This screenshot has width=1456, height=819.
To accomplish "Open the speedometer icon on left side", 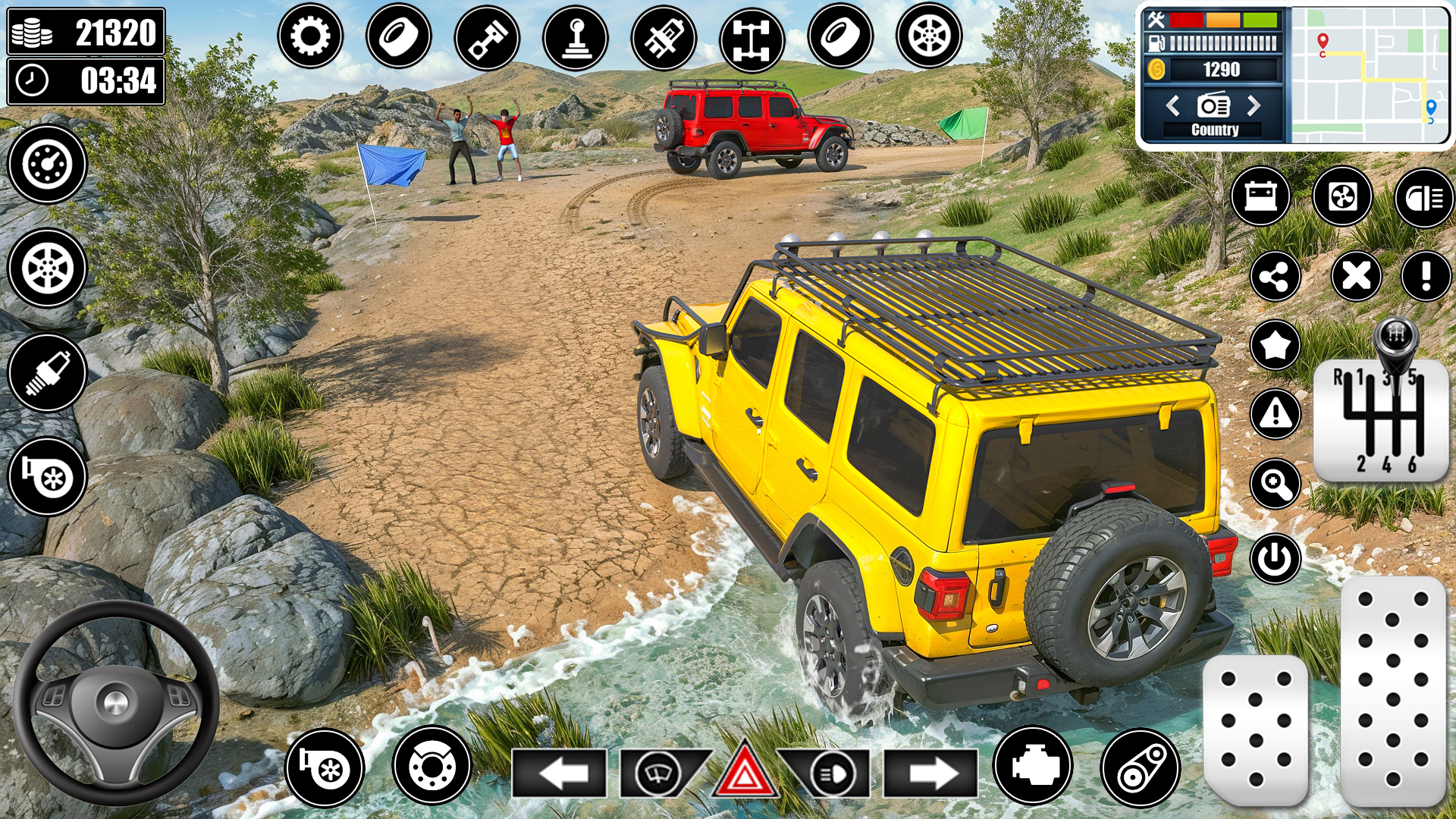I will [47, 165].
